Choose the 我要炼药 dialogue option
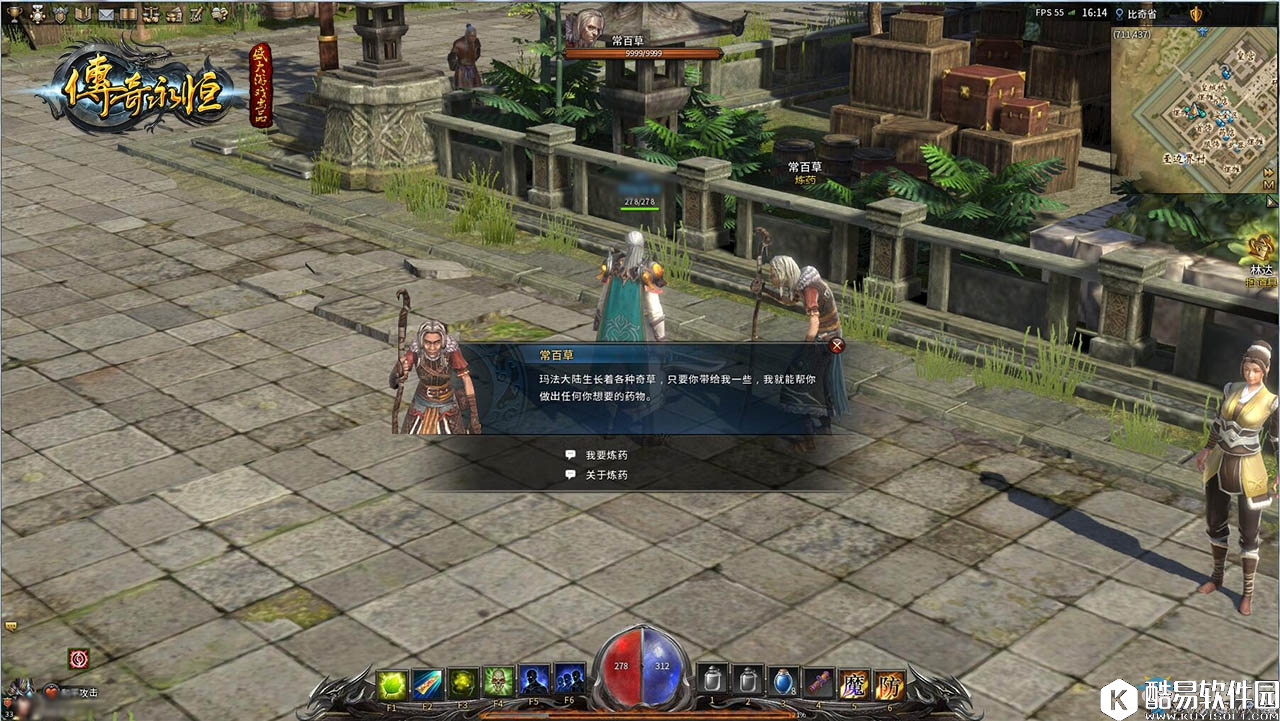 coord(606,455)
